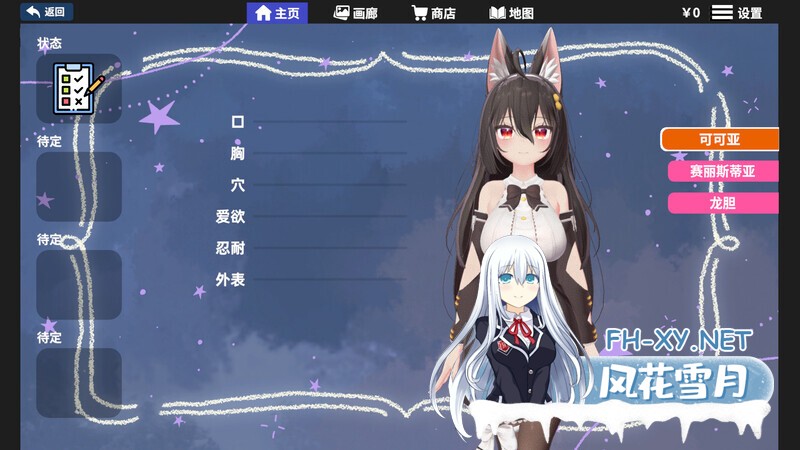The image size is (800, 450).
Task: Switch to the 主页 home tab
Action: [277, 13]
